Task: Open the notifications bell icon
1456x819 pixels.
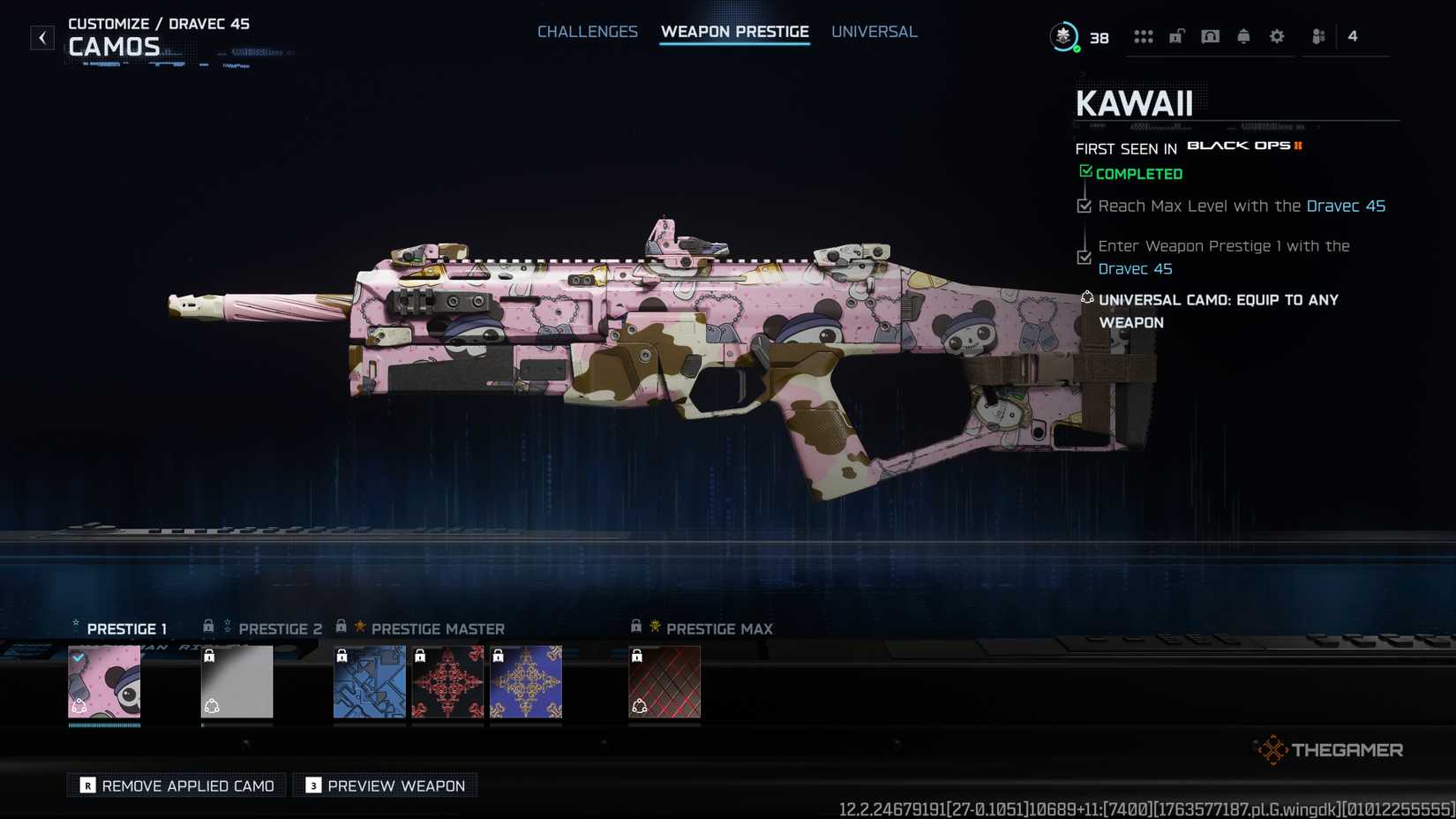Action: pyautogui.click(x=1243, y=36)
